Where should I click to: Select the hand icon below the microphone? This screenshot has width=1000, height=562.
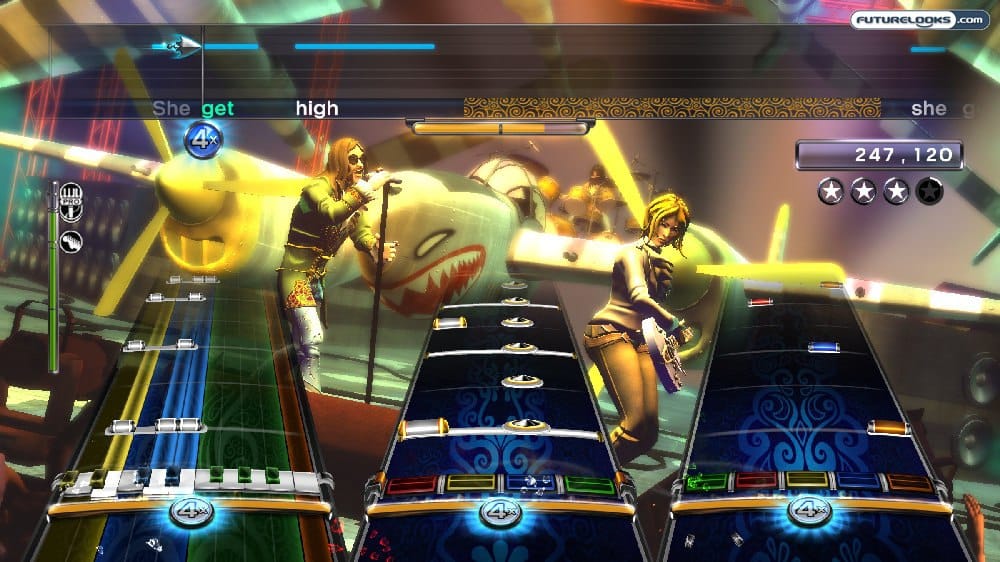[x=71, y=240]
